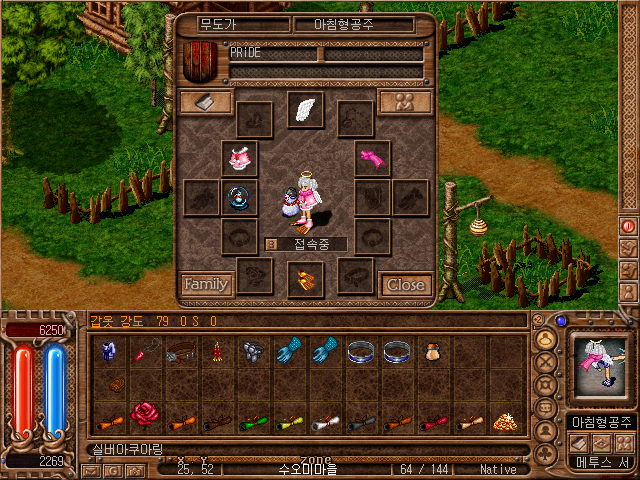640x480 pixels.
Task: Close the character equipment window
Action: click(405, 285)
